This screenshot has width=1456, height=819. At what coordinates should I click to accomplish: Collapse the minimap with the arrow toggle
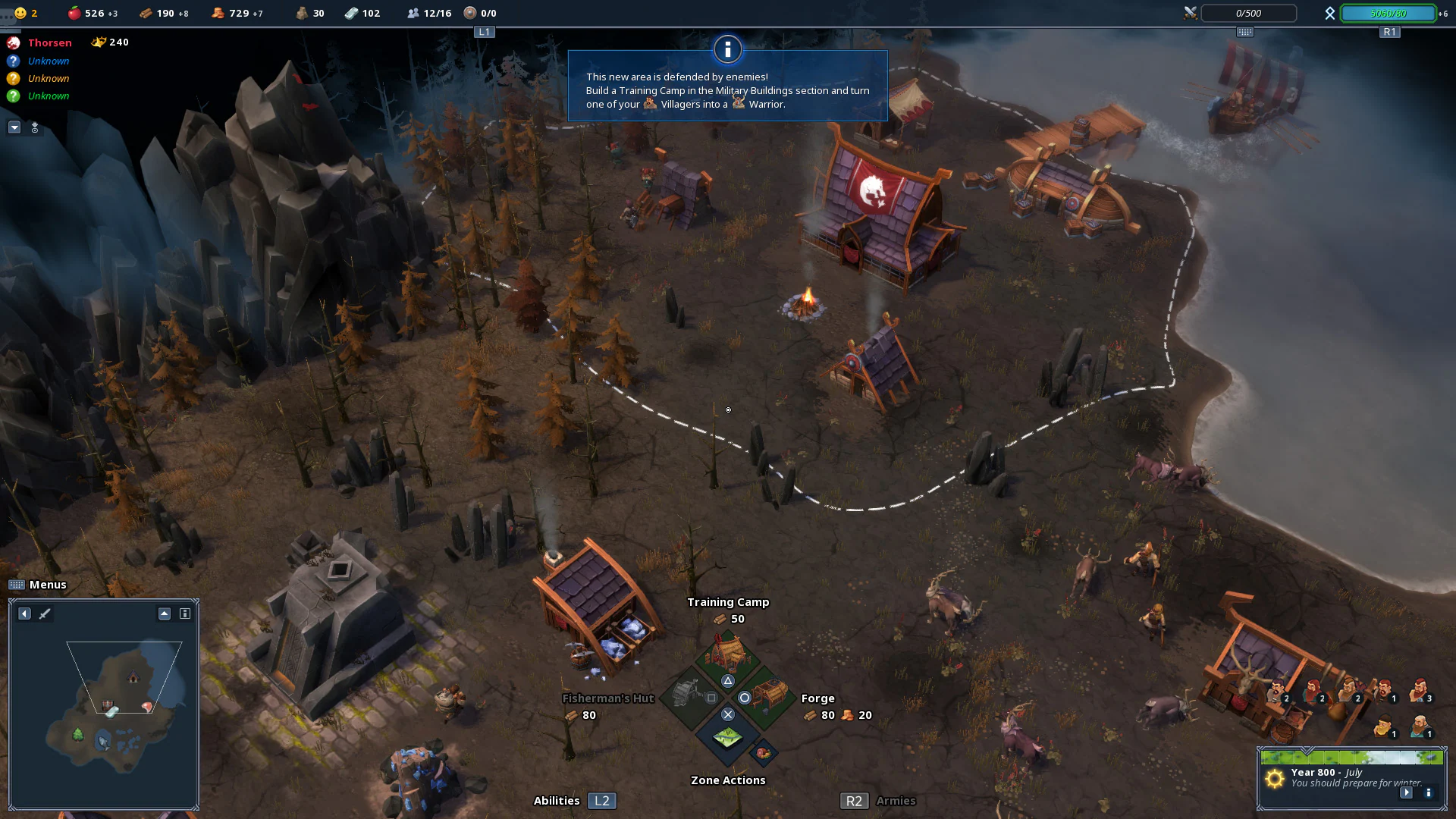[164, 614]
